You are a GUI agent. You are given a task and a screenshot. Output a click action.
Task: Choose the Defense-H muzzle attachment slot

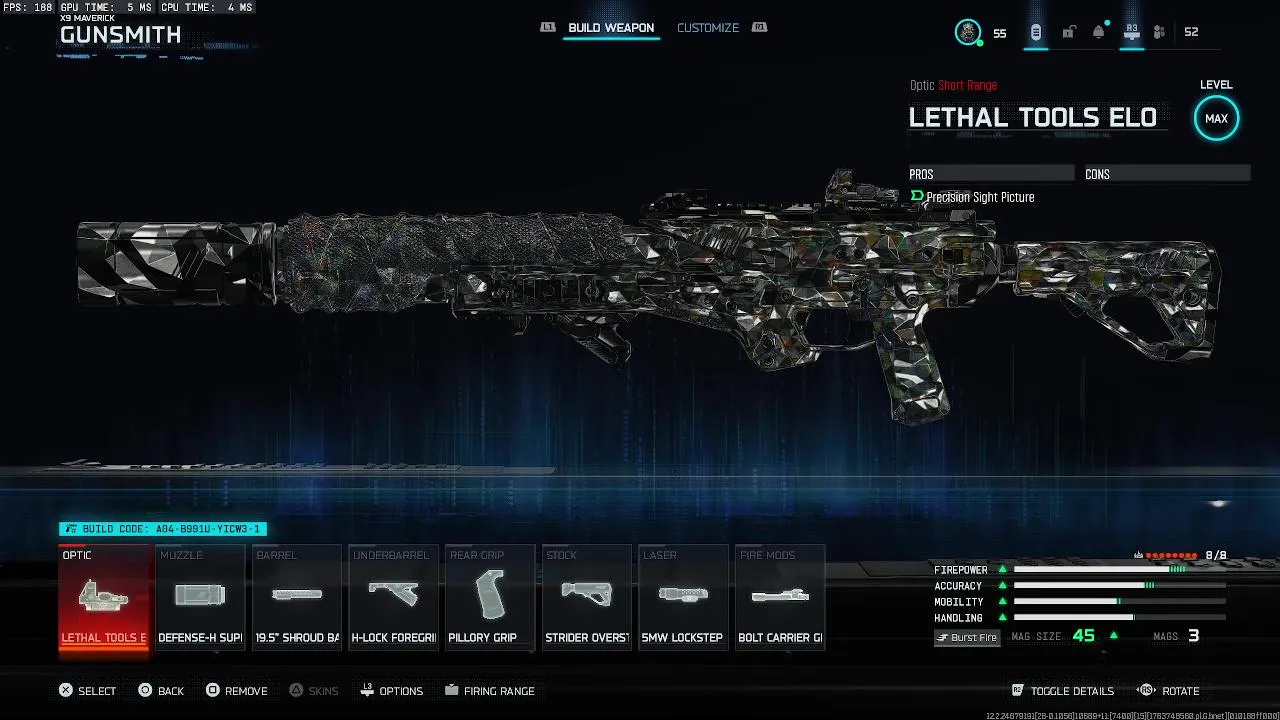pos(200,598)
